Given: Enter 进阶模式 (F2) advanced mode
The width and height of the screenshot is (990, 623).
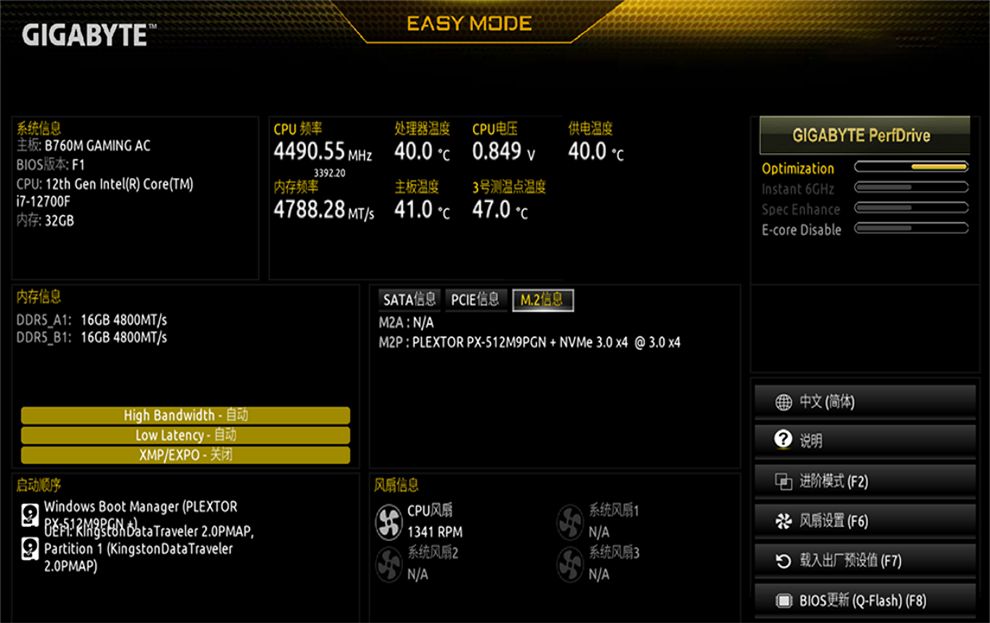Looking at the screenshot, I should coord(864,481).
